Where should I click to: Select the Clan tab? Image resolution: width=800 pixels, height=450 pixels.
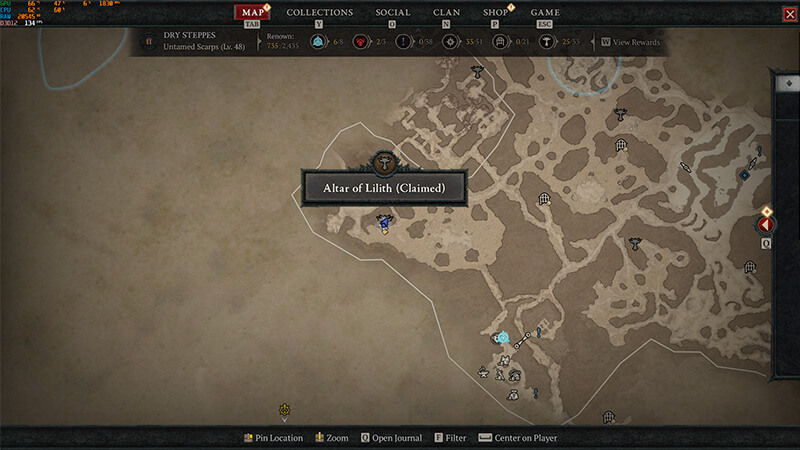coord(446,12)
